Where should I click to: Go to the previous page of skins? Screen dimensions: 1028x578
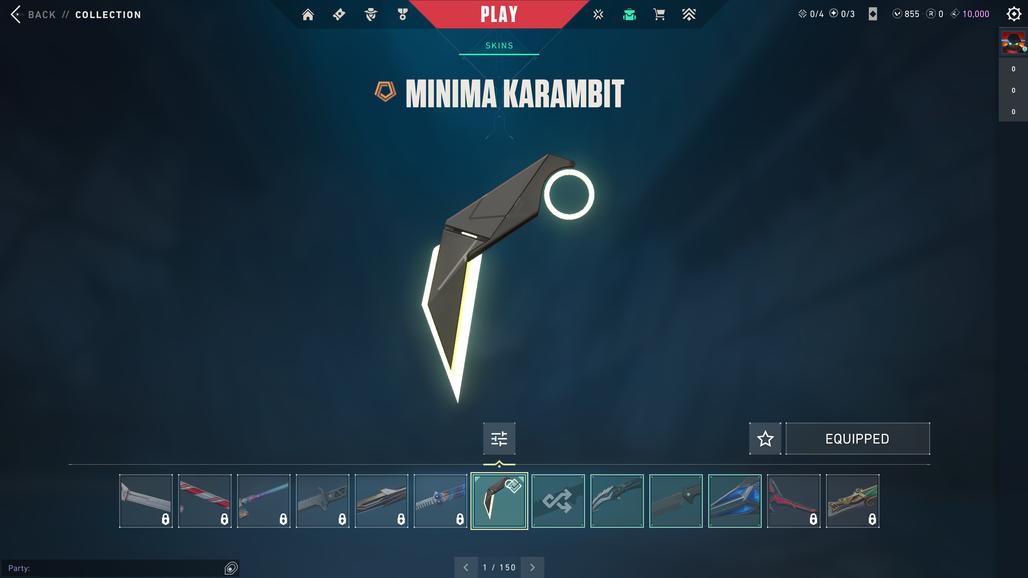click(x=465, y=567)
